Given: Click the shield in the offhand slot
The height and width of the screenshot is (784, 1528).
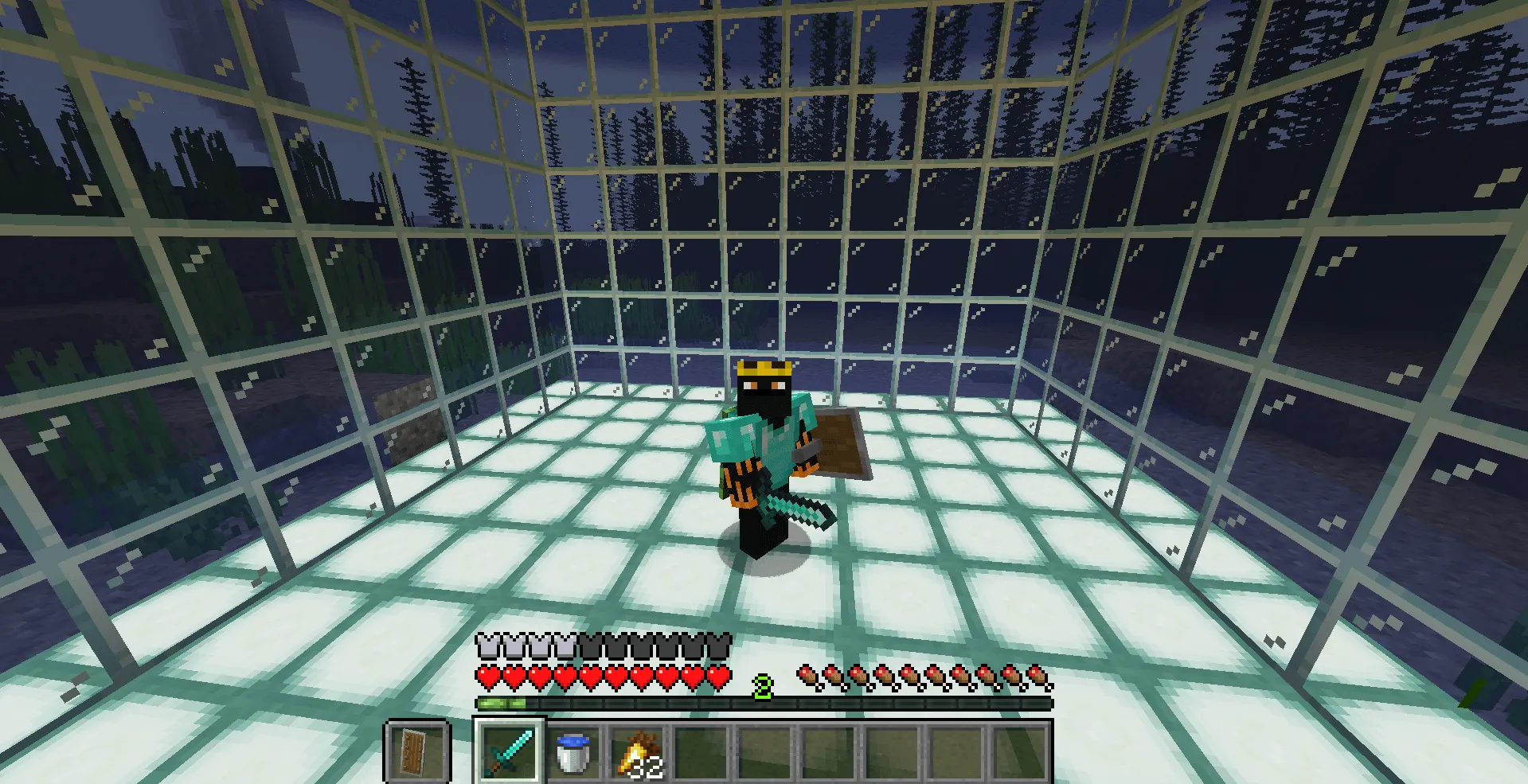Looking at the screenshot, I should coord(418,751).
